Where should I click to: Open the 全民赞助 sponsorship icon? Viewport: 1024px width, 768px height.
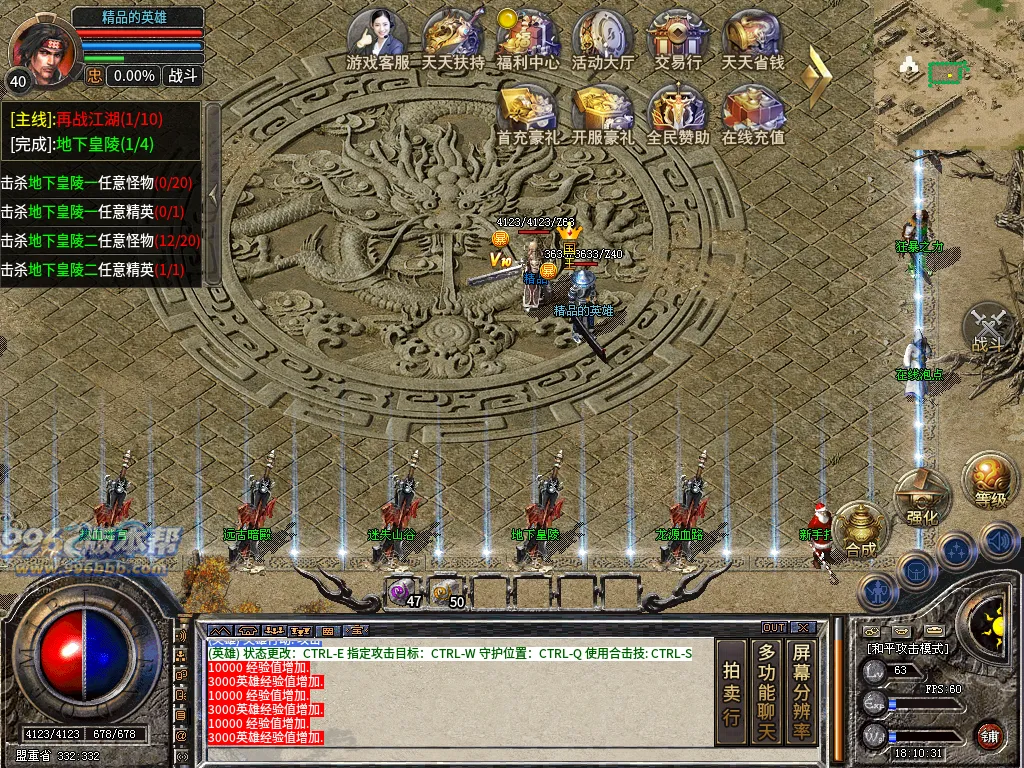678,112
